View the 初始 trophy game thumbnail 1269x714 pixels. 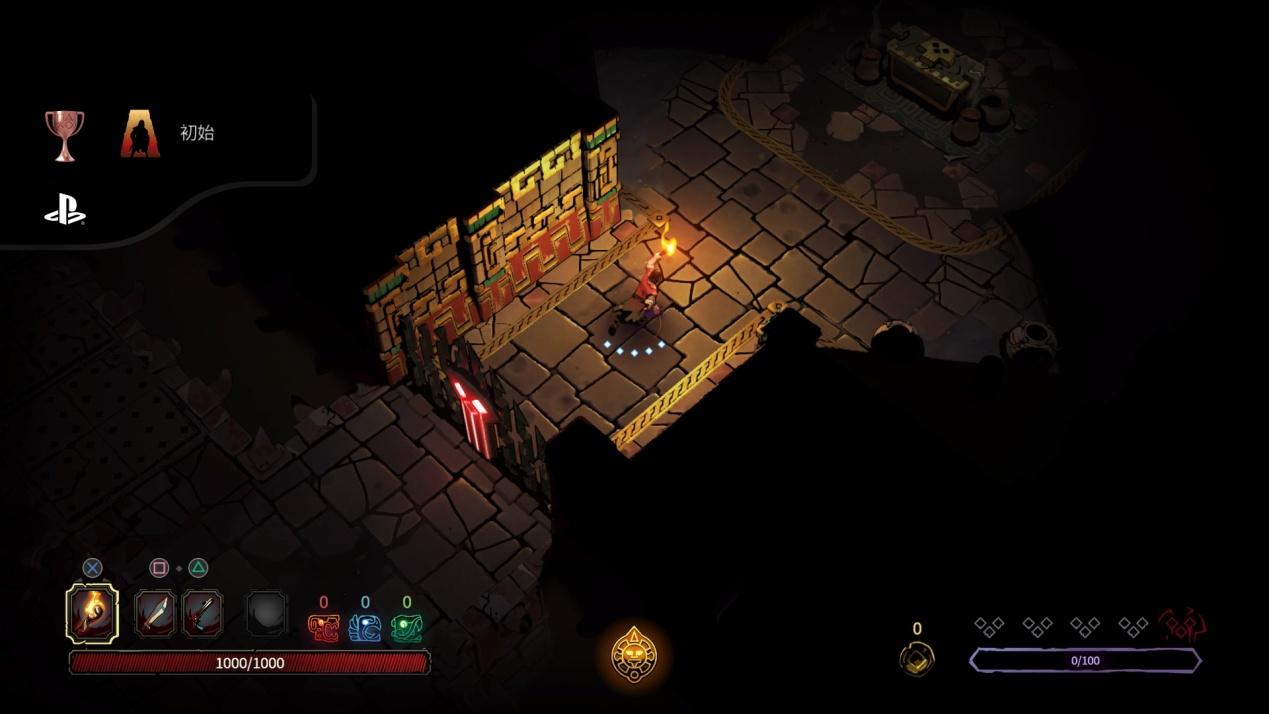pos(140,134)
